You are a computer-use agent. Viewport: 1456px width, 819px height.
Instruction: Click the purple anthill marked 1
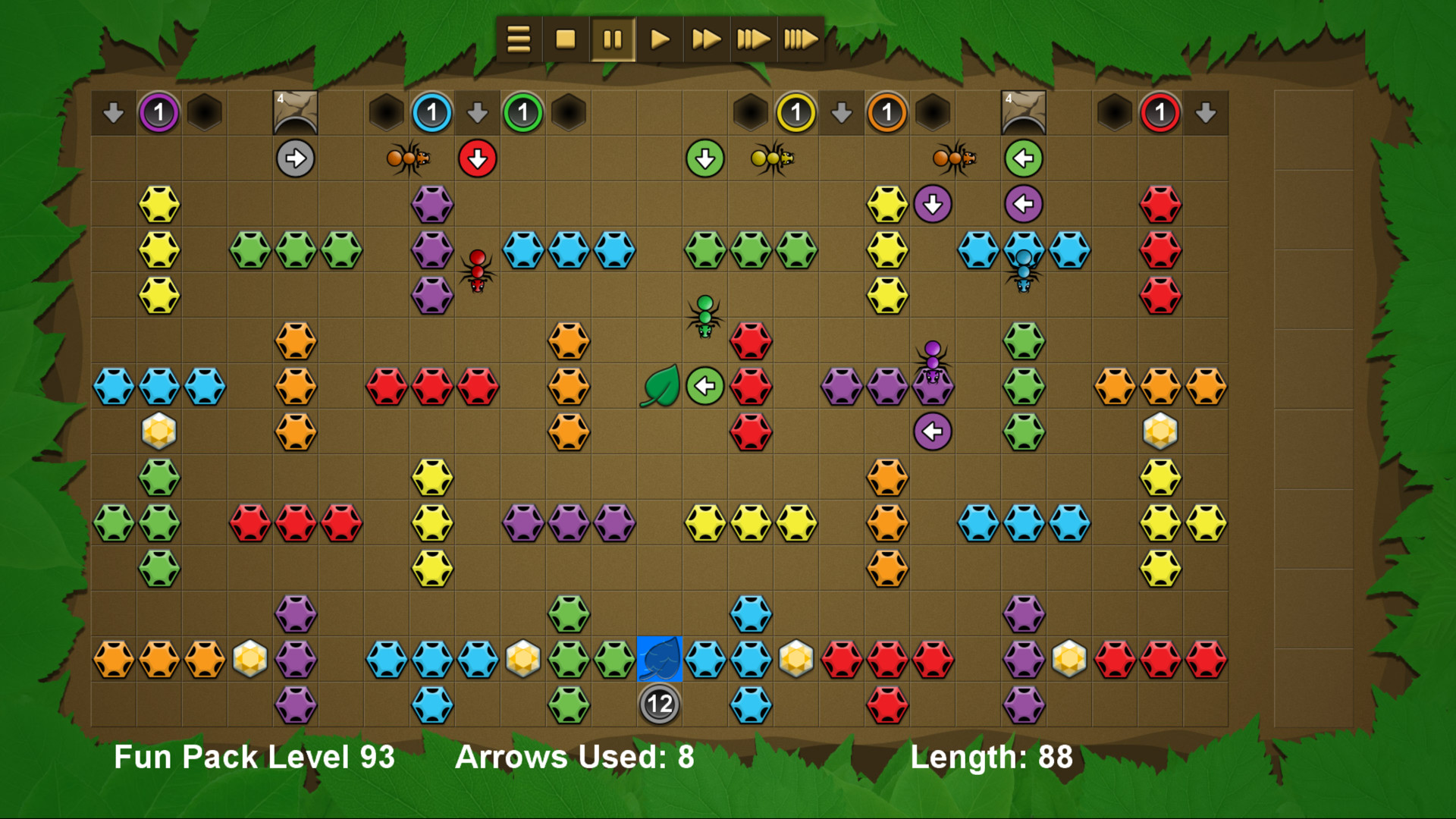[158, 112]
